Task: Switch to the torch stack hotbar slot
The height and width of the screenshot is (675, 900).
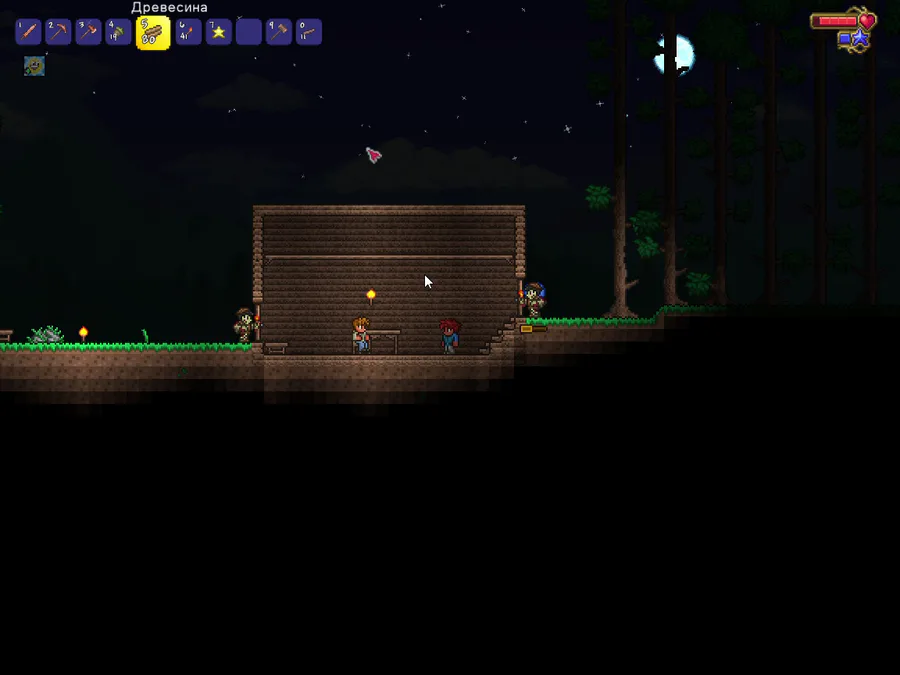Action: click(188, 32)
